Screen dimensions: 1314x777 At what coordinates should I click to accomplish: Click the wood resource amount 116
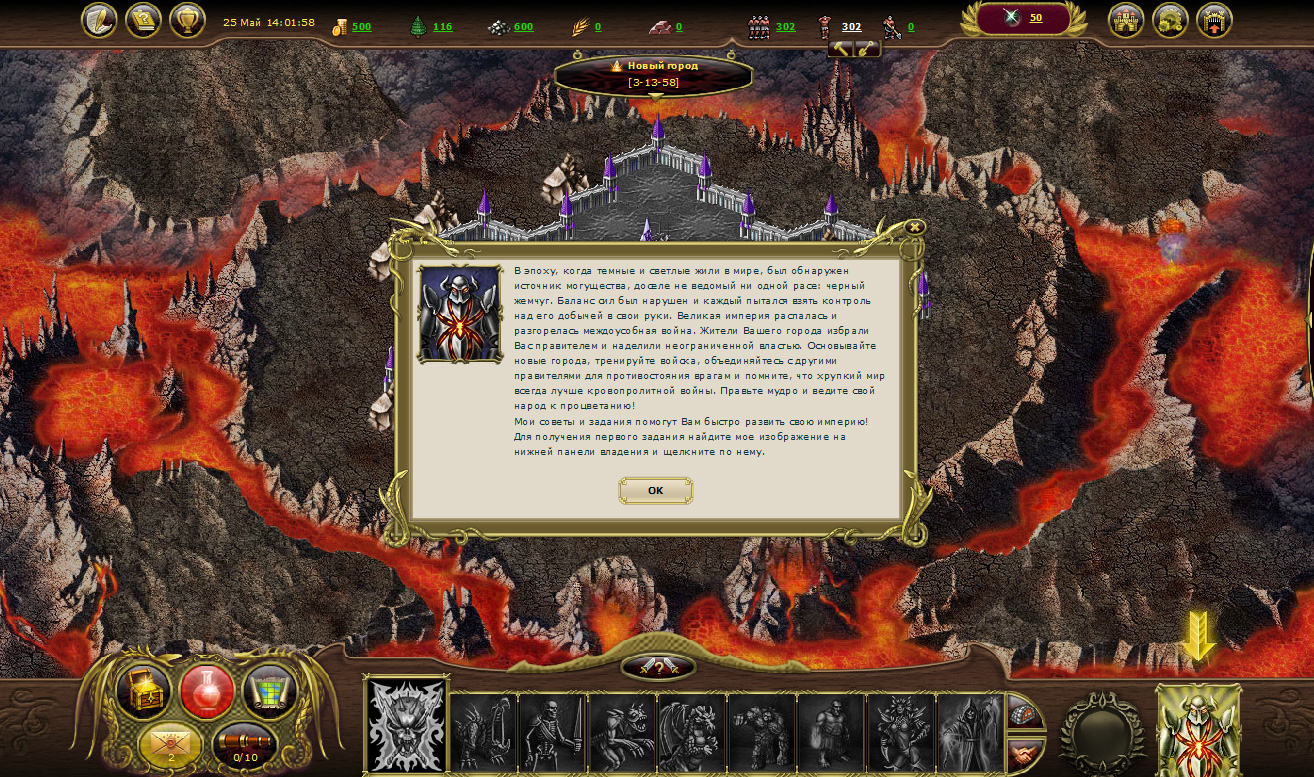(x=442, y=27)
